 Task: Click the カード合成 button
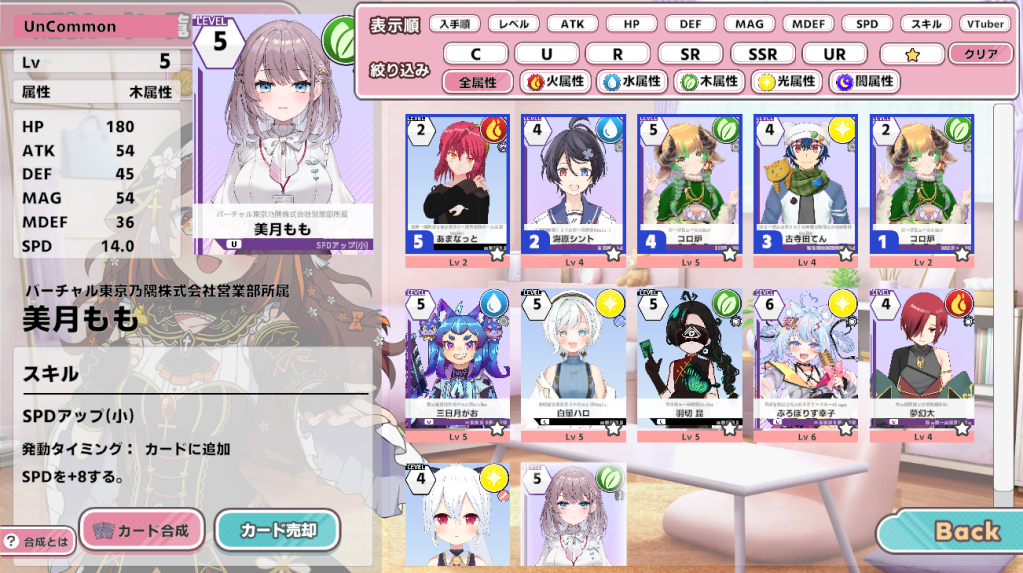tap(141, 530)
